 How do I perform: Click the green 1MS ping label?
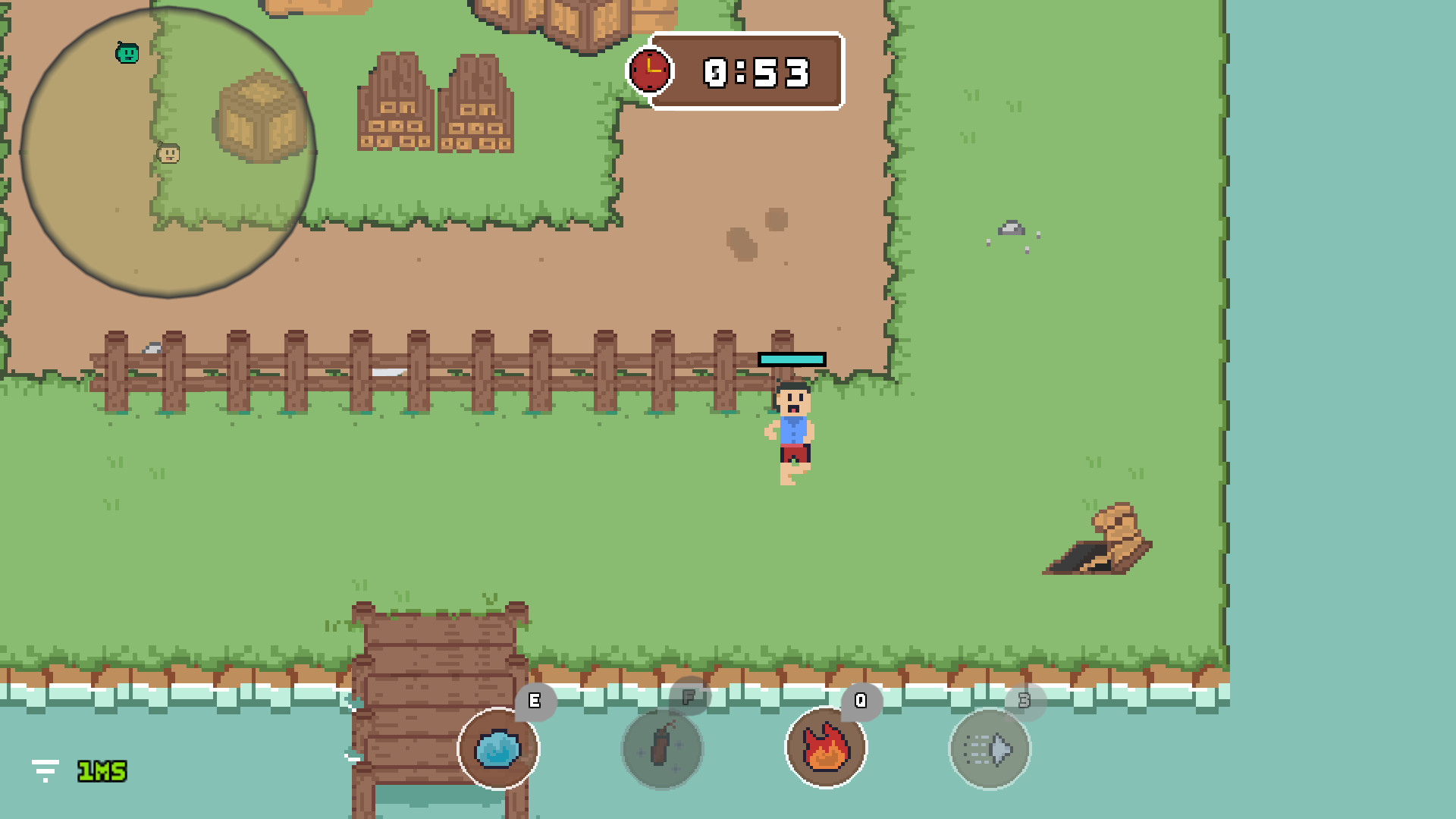pos(101,771)
